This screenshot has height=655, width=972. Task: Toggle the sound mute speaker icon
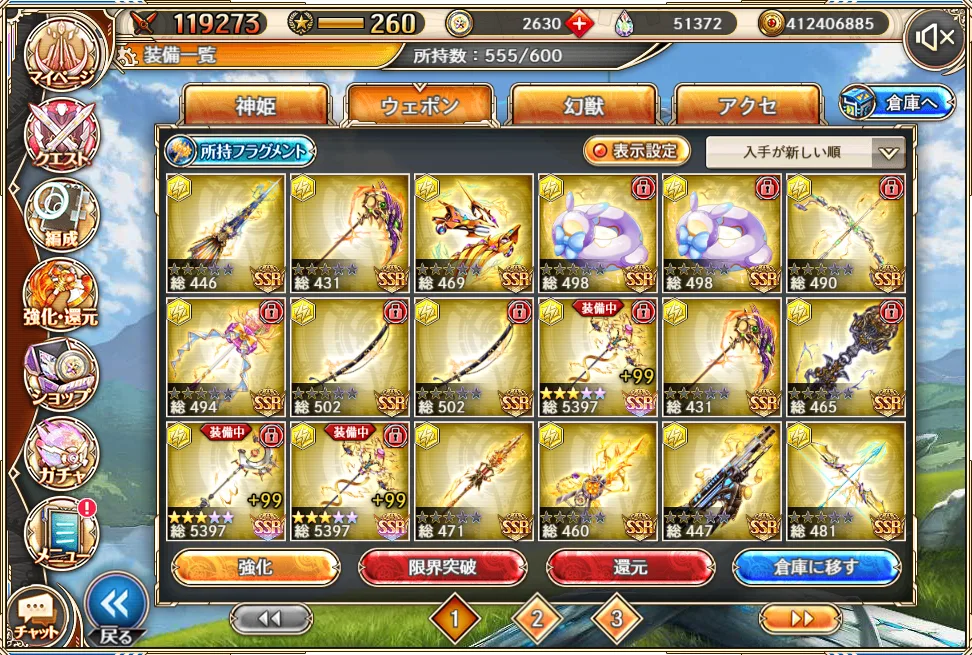pos(935,39)
